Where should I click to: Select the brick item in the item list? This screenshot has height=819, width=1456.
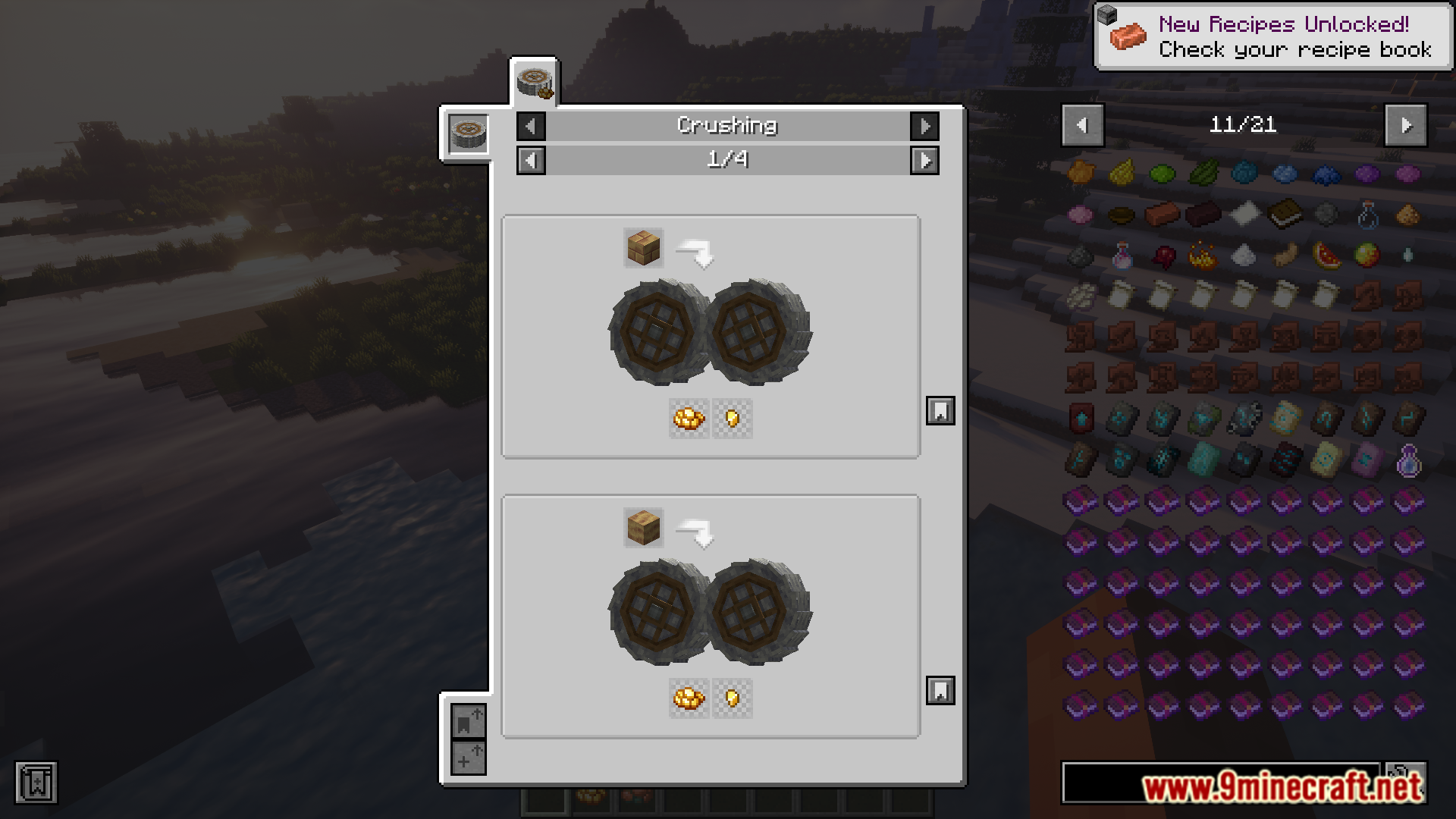coord(1162,215)
